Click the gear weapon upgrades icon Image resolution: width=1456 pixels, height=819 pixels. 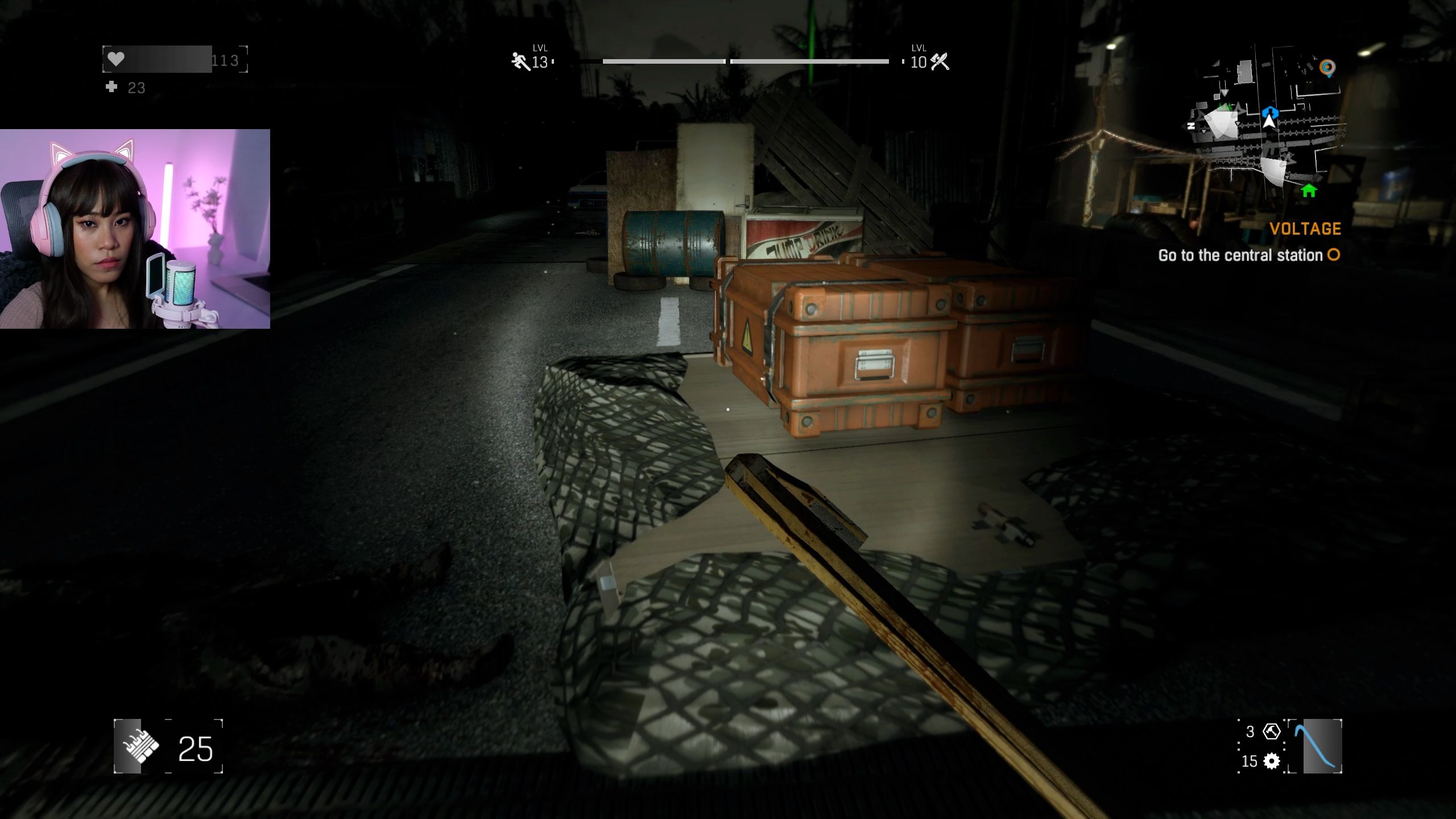[x=1271, y=761]
